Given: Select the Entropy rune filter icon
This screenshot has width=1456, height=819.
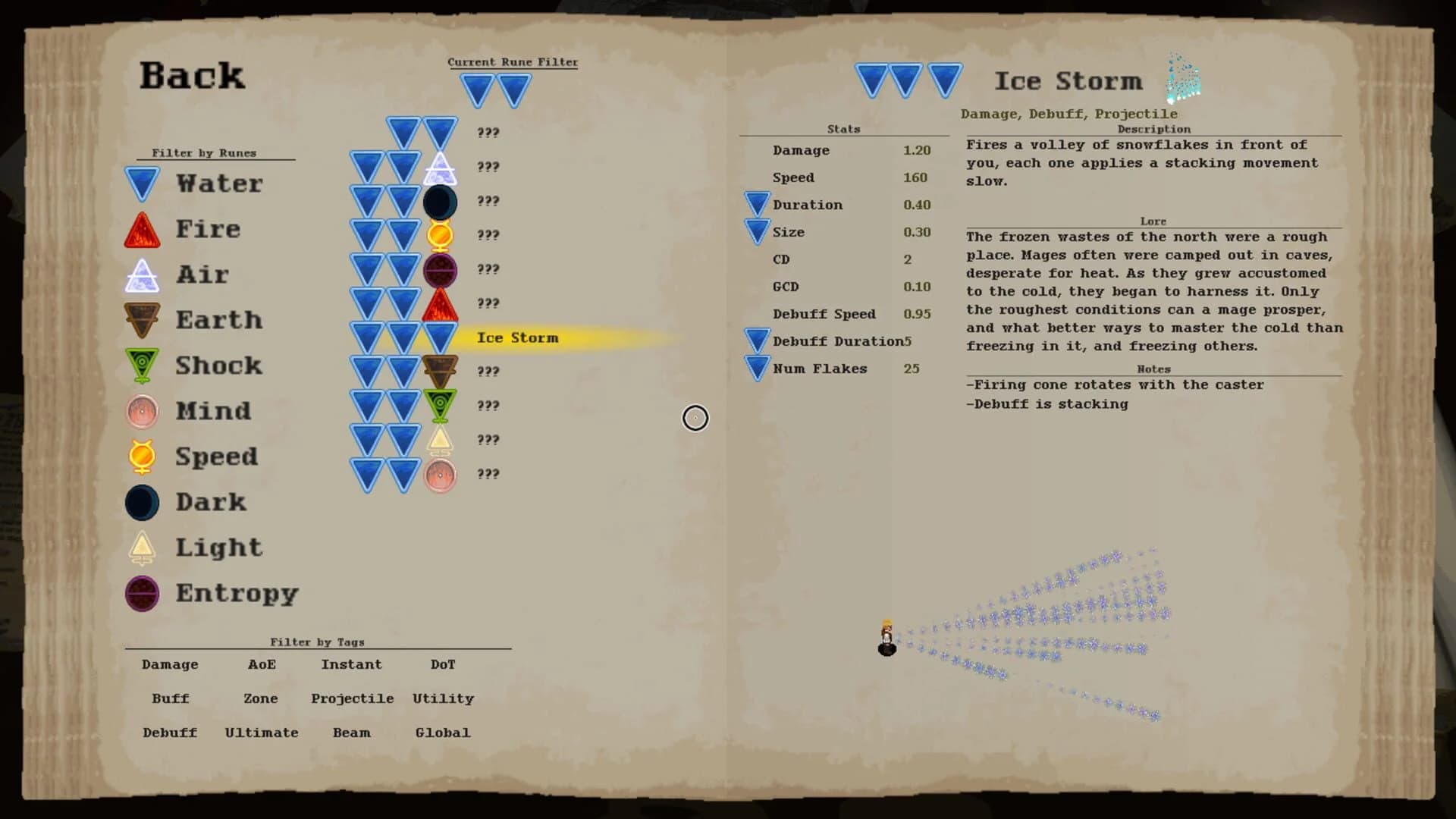Looking at the screenshot, I should tap(143, 594).
